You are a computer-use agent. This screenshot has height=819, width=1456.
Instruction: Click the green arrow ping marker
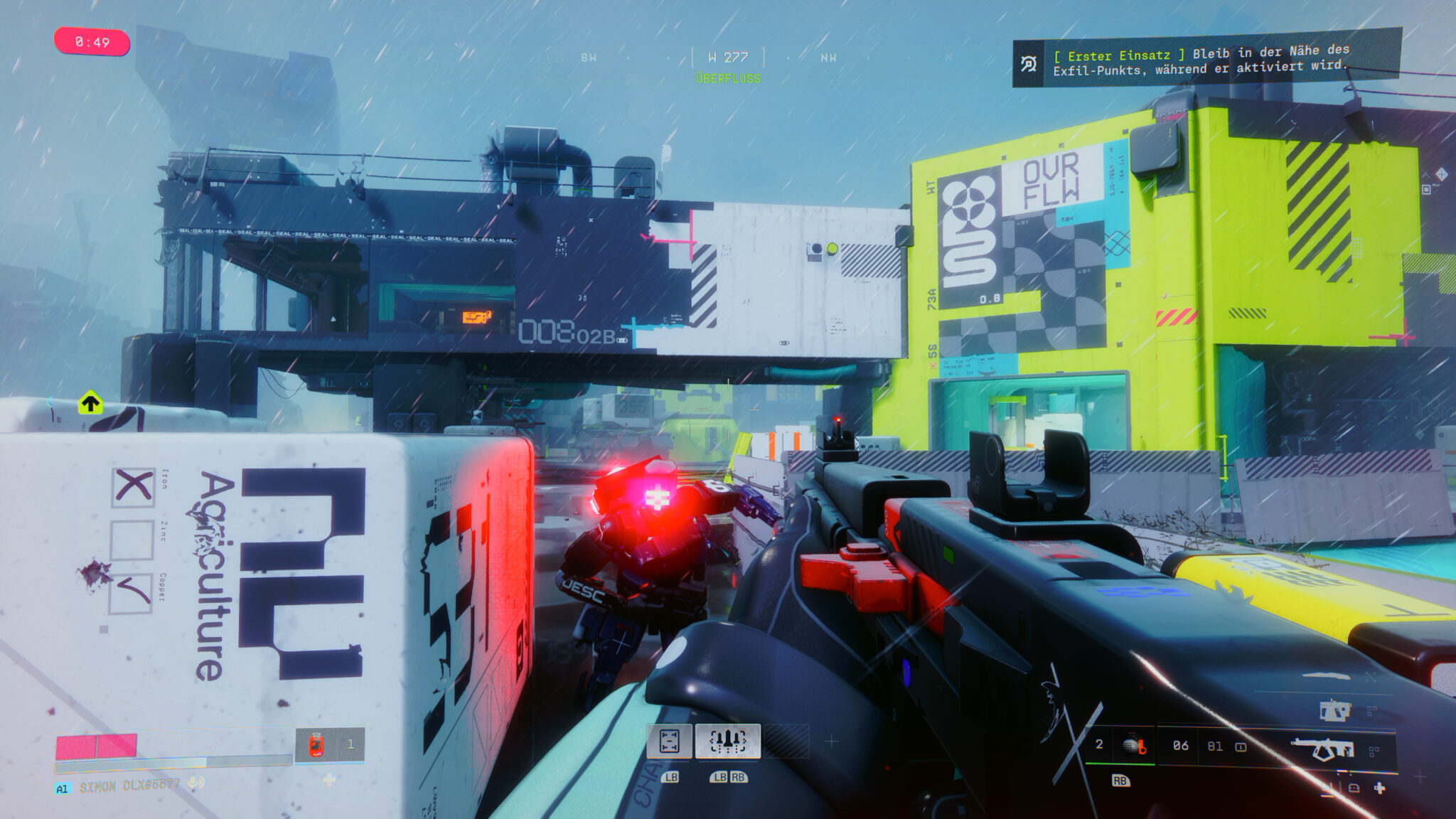coord(90,403)
